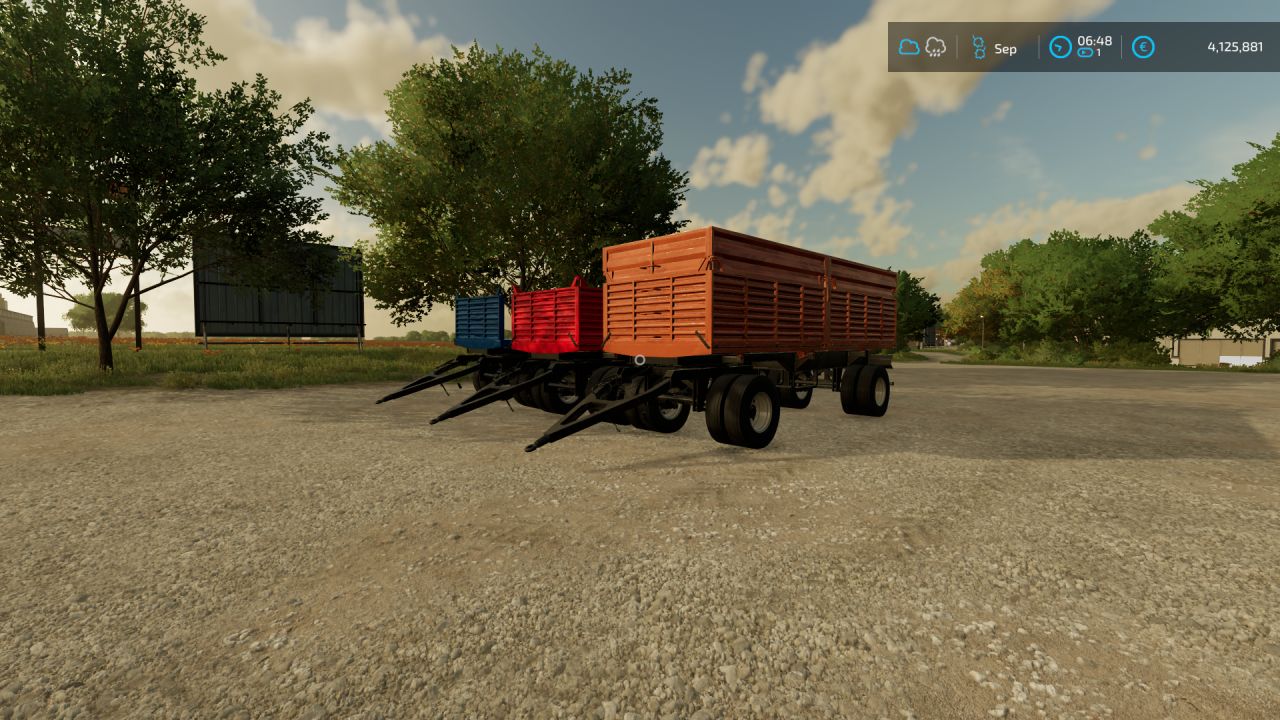The height and width of the screenshot is (720, 1280).
Task: Click the time-speed play icon under the clock
Action: tap(1085, 53)
